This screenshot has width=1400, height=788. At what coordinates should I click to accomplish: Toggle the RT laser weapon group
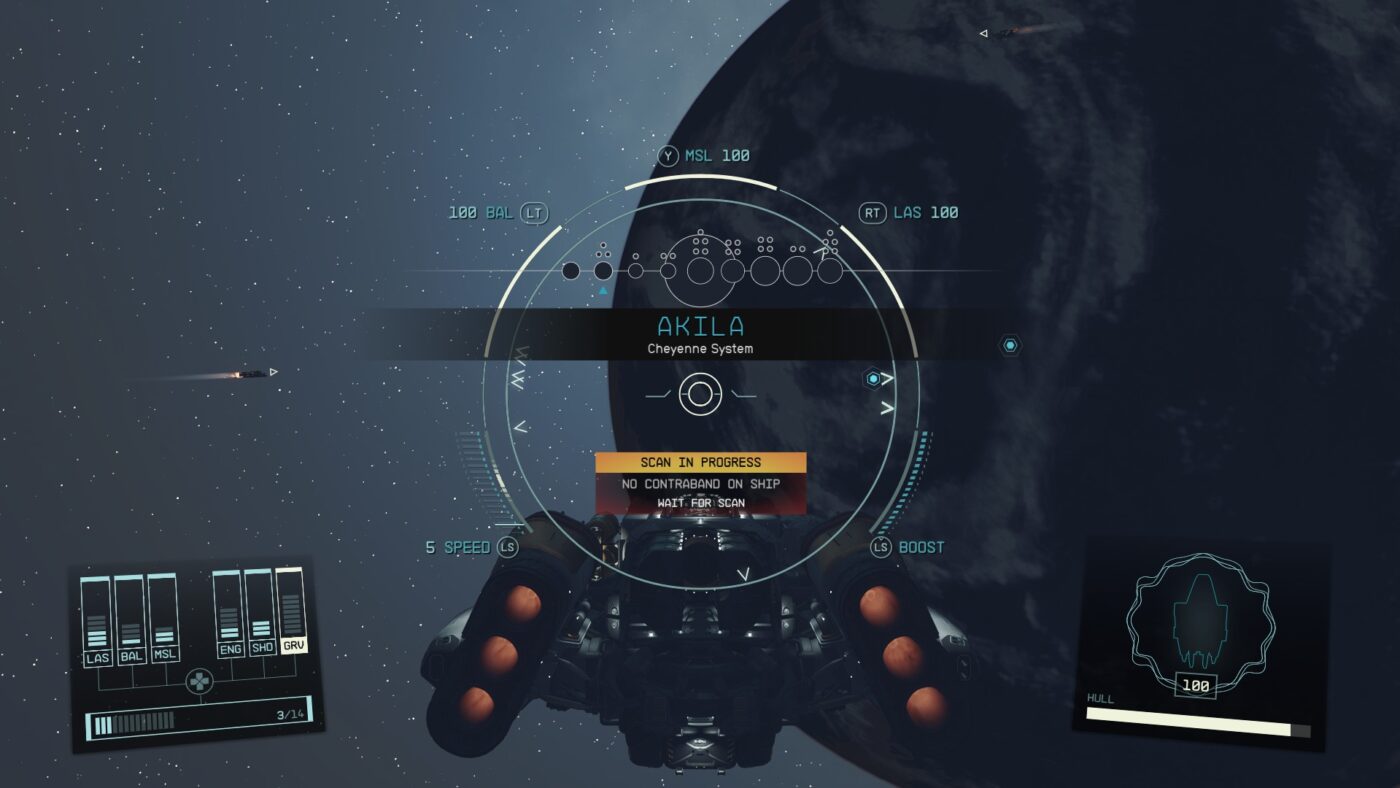point(873,212)
